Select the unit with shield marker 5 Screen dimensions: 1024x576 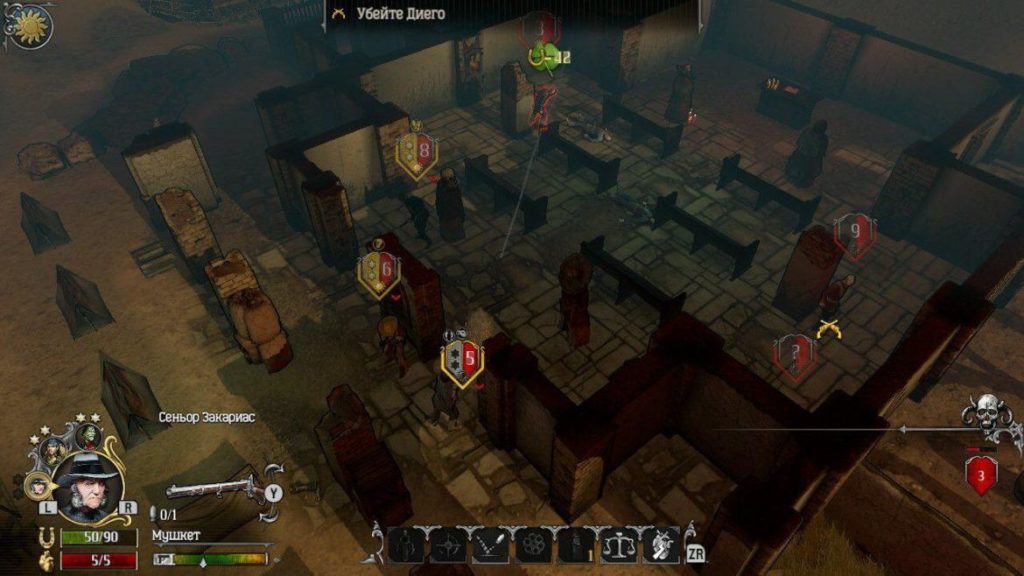(x=461, y=360)
